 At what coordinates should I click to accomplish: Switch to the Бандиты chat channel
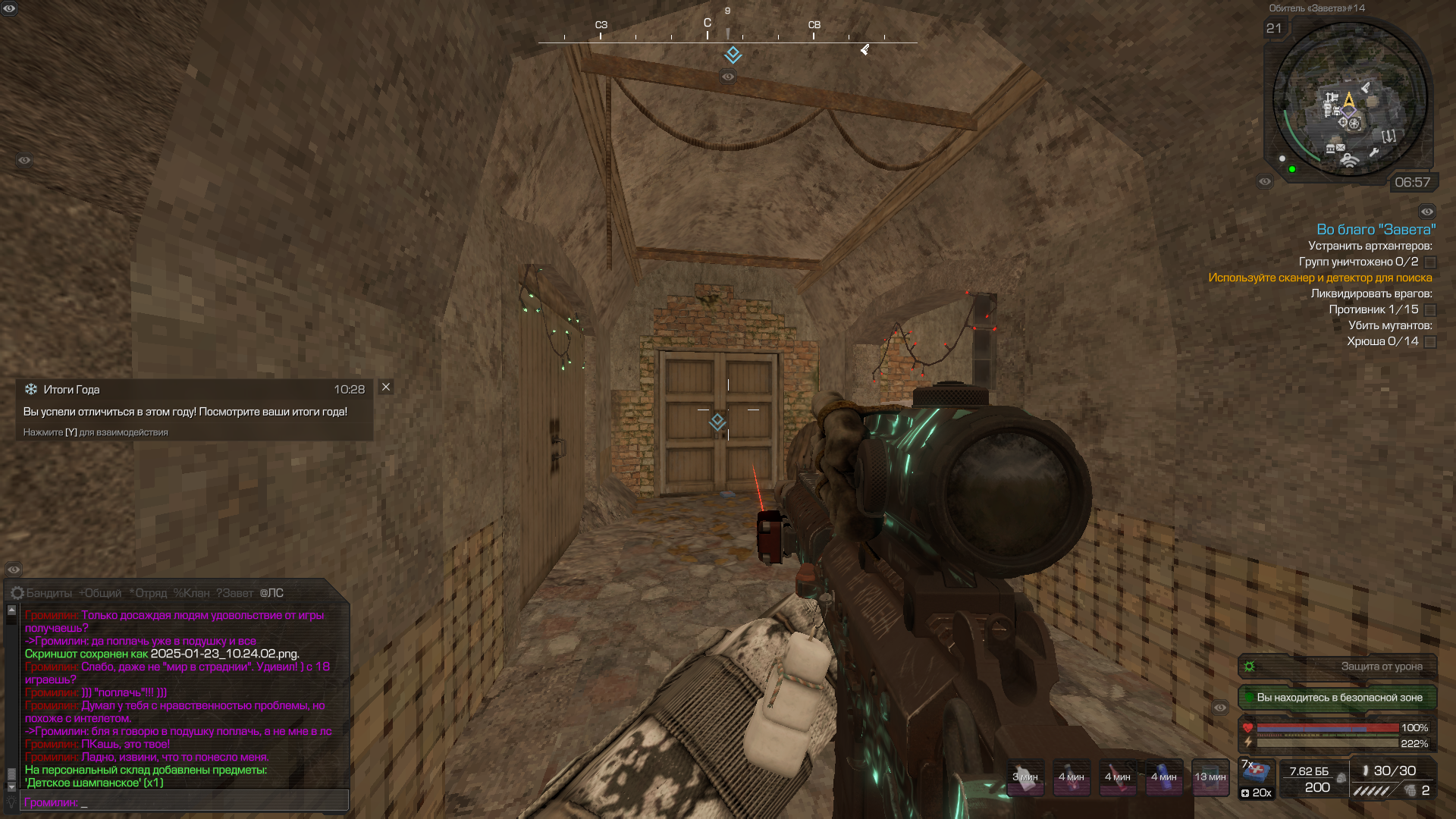tap(49, 593)
